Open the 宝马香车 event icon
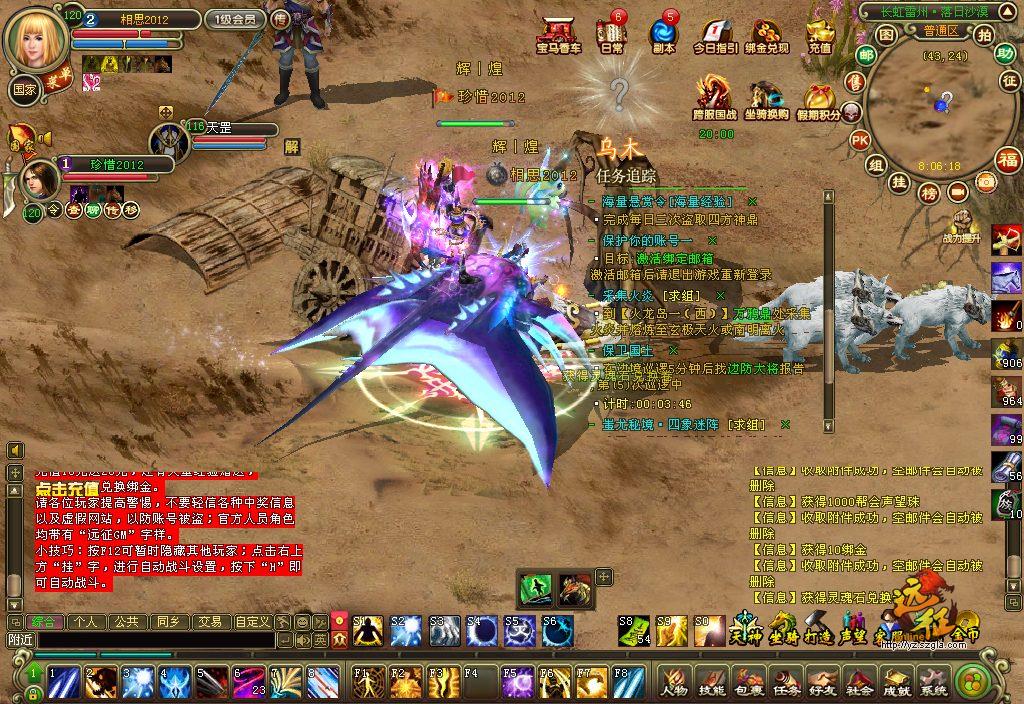The height and width of the screenshot is (704, 1024). [558, 35]
